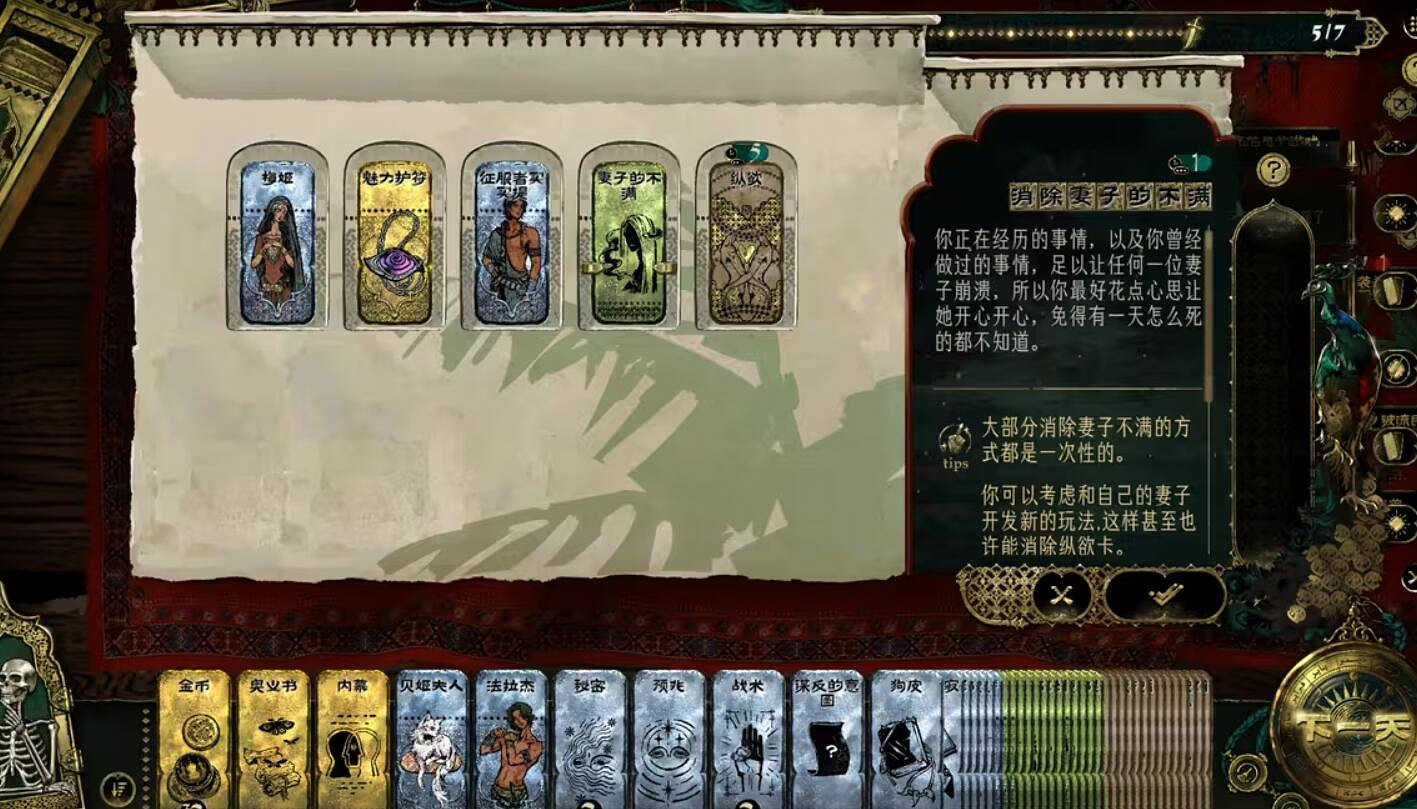
Task: Click the crescent moon 517 currency counter
Action: pos(1330,28)
